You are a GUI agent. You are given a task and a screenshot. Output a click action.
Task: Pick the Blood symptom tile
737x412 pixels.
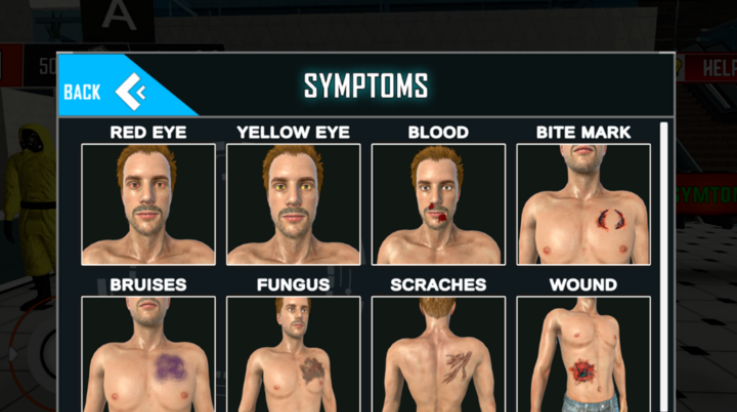coord(438,204)
